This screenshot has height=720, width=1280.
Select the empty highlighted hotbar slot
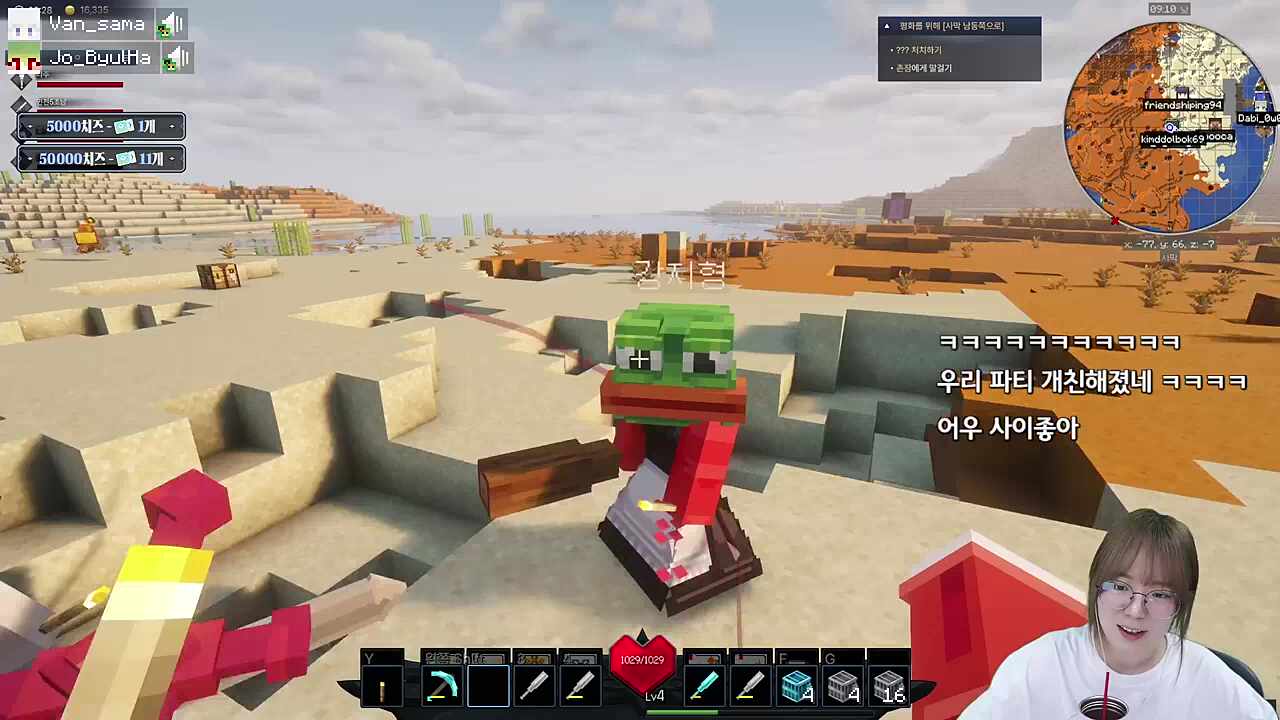(487, 687)
